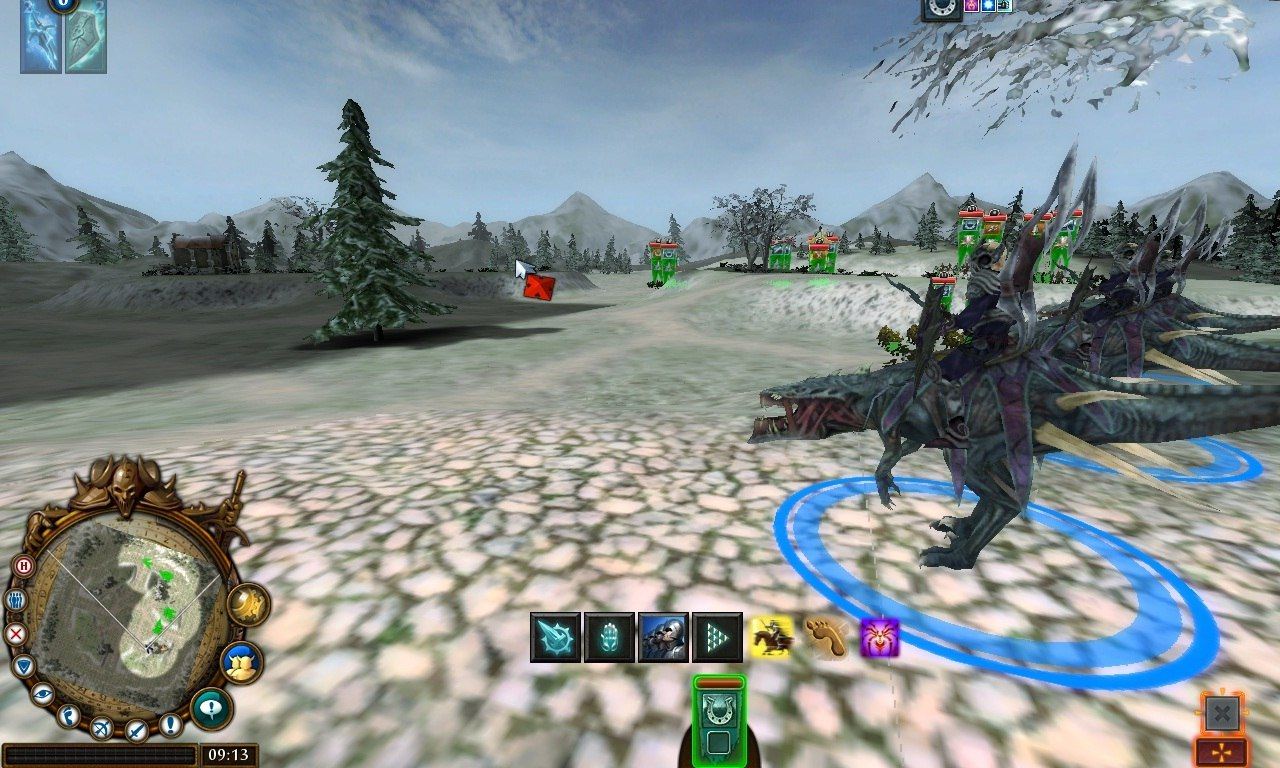The image size is (1280, 768).
Task: Use the glowing hand ability
Action: point(609,637)
